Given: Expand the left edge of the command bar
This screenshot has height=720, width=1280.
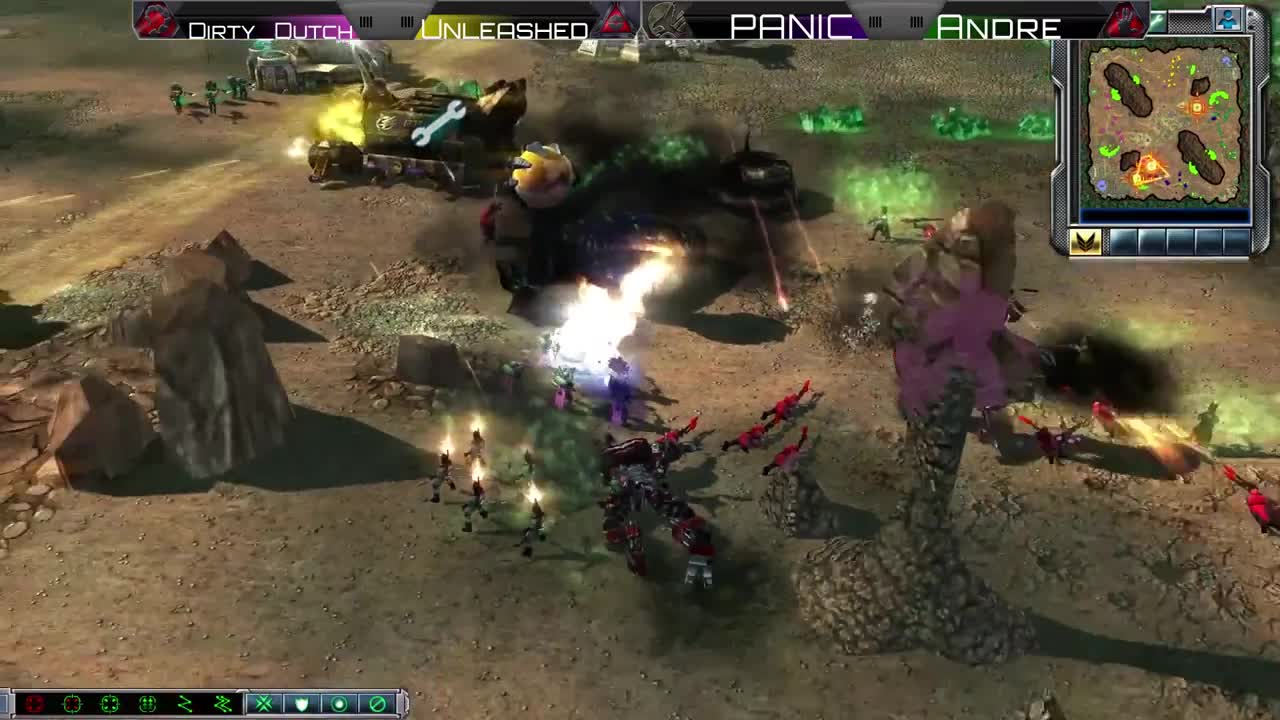Looking at the screenshot, I should (6, 703).
